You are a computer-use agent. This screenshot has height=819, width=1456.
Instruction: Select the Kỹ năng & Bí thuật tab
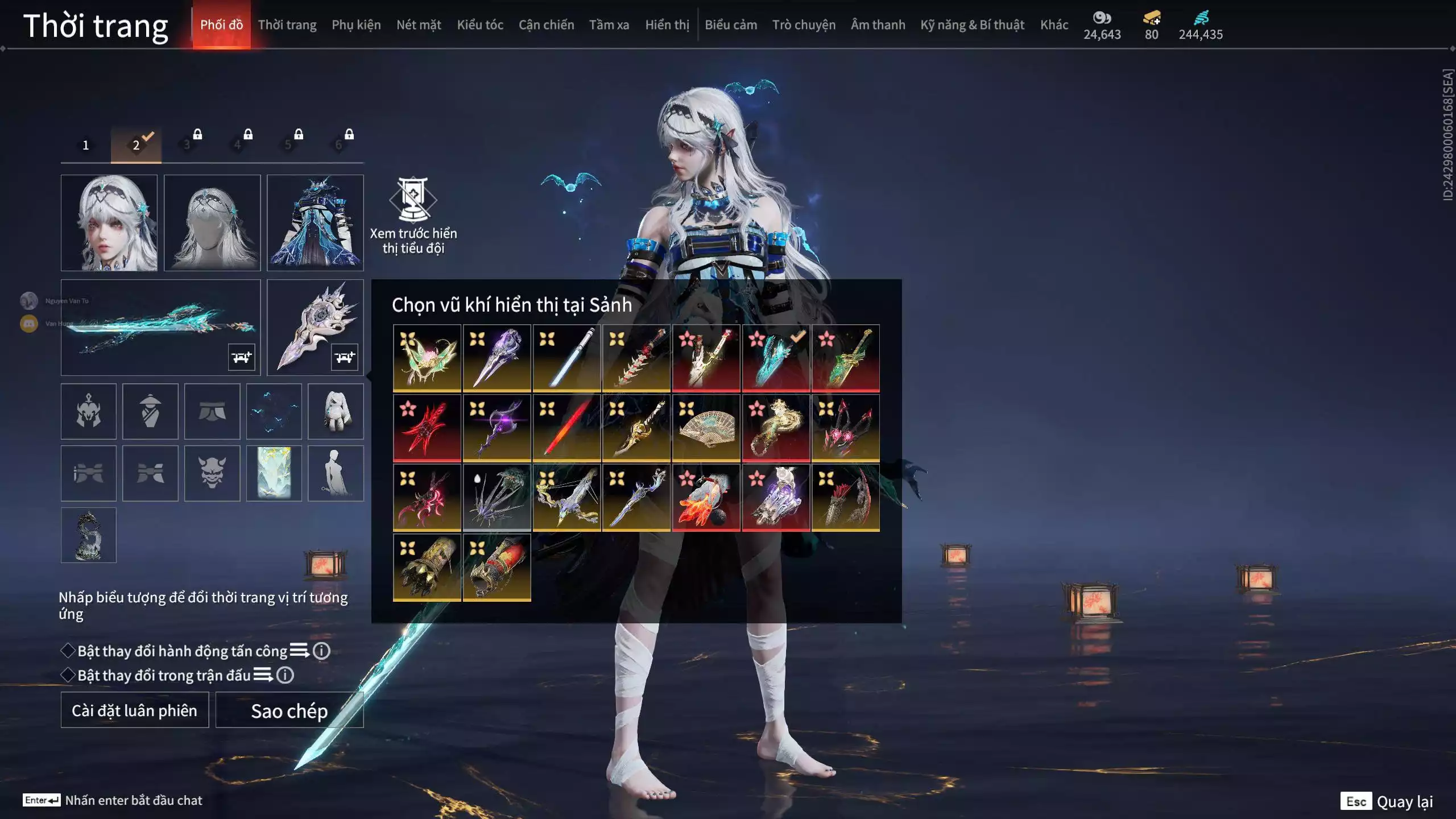point(972,25)
